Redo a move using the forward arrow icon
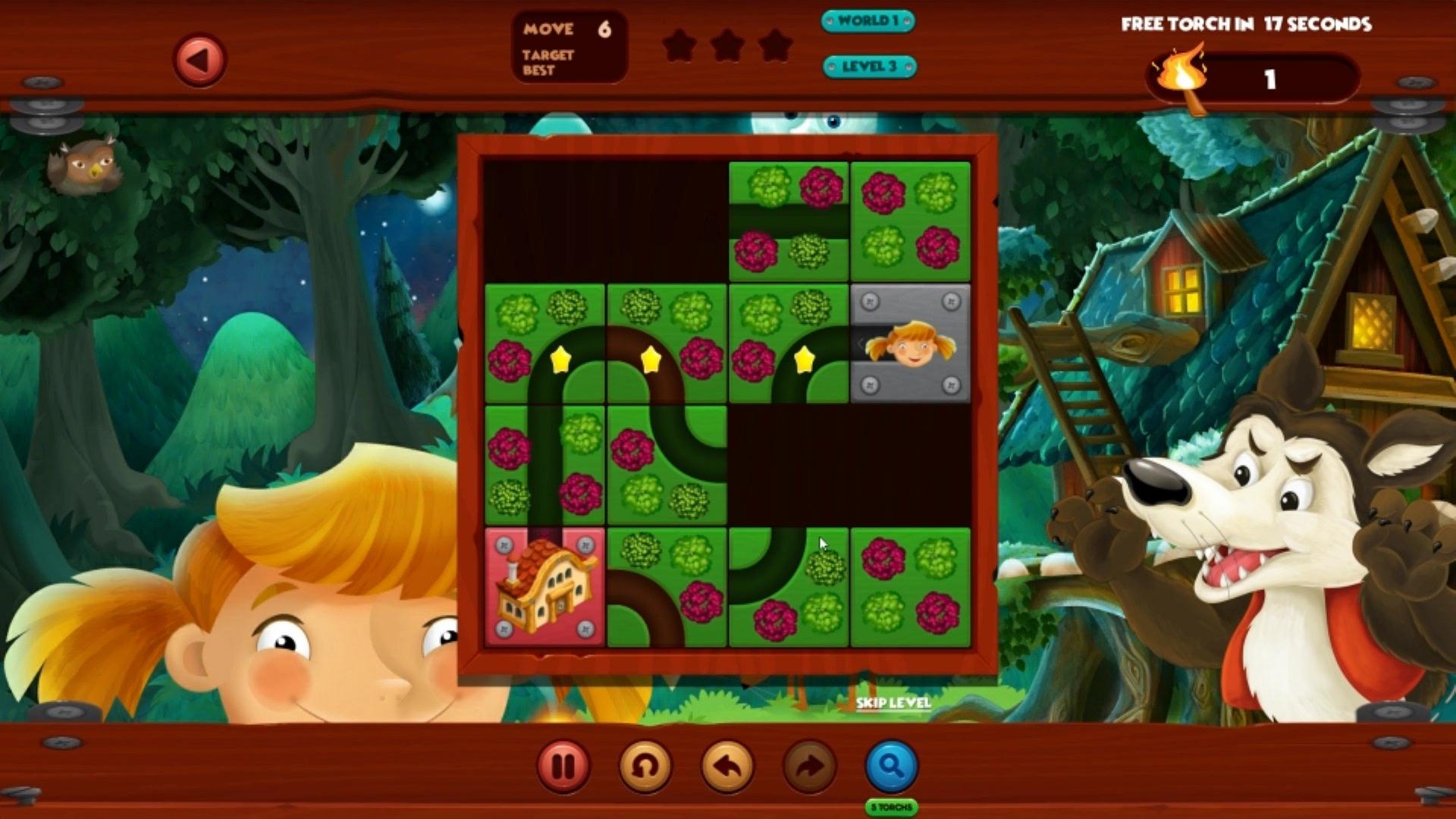1456x819 pixels. (808, 767)
